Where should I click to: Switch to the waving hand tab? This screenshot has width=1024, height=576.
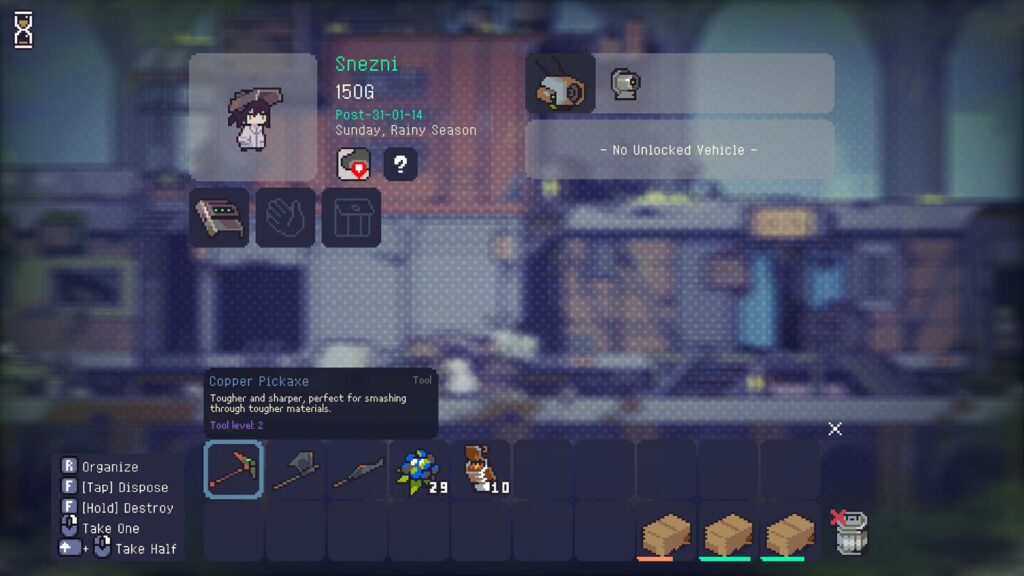(285, 217)
